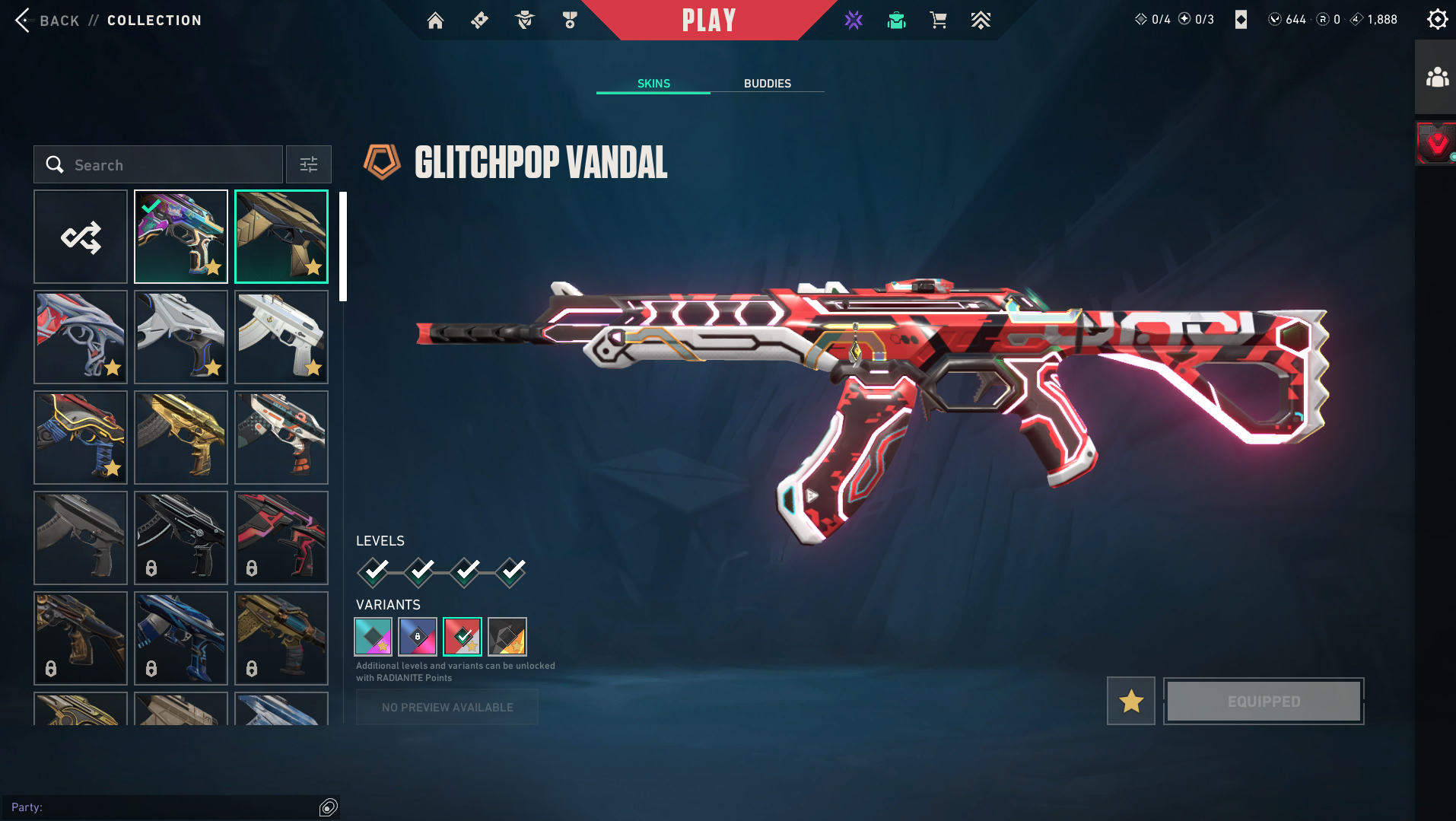Select the locked blue variant swatch
This screenshot has height=821, width=1456.
[418, 637]
